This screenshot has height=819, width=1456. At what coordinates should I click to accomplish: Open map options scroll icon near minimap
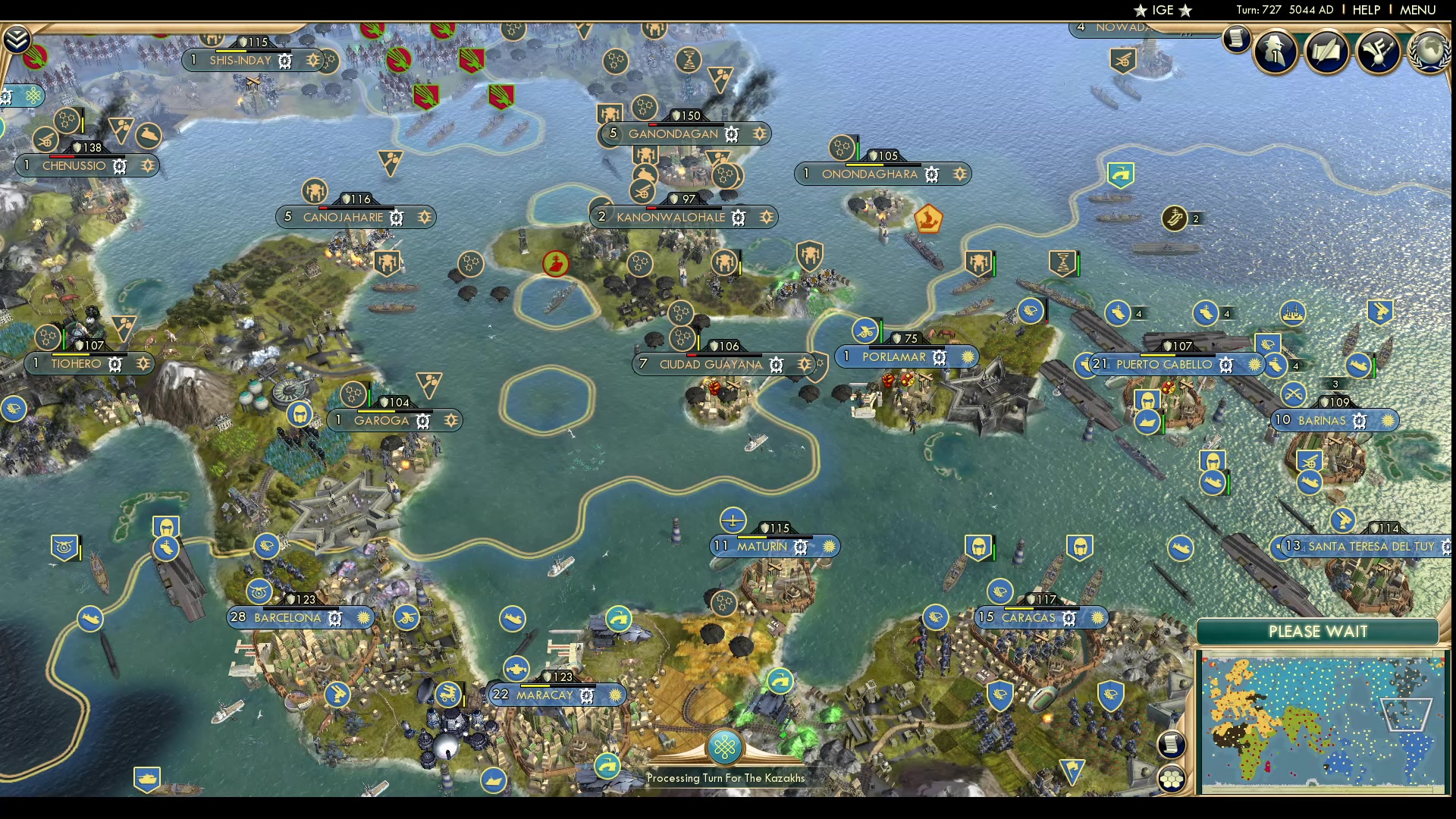[1172, 744]
